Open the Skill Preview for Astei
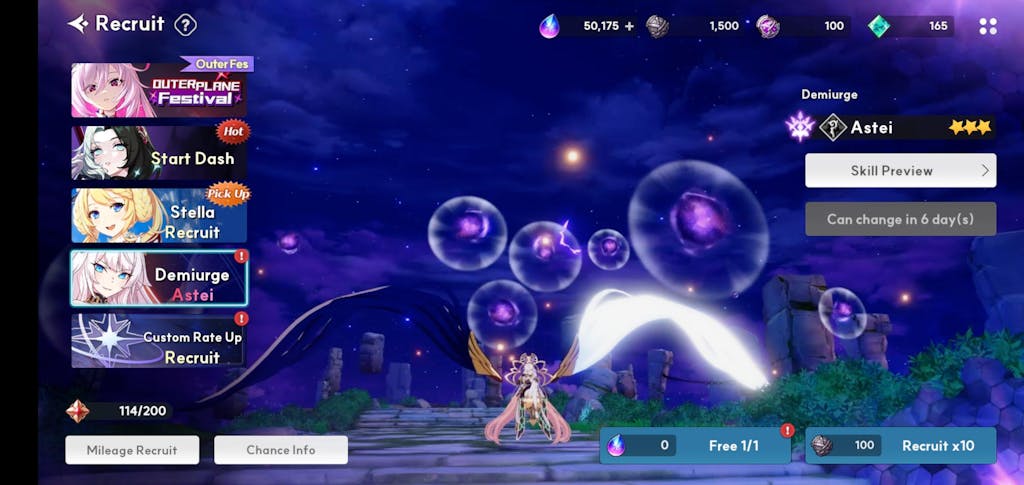The image size is (1024, 485). pyautogui.click(x=900, y=170)
